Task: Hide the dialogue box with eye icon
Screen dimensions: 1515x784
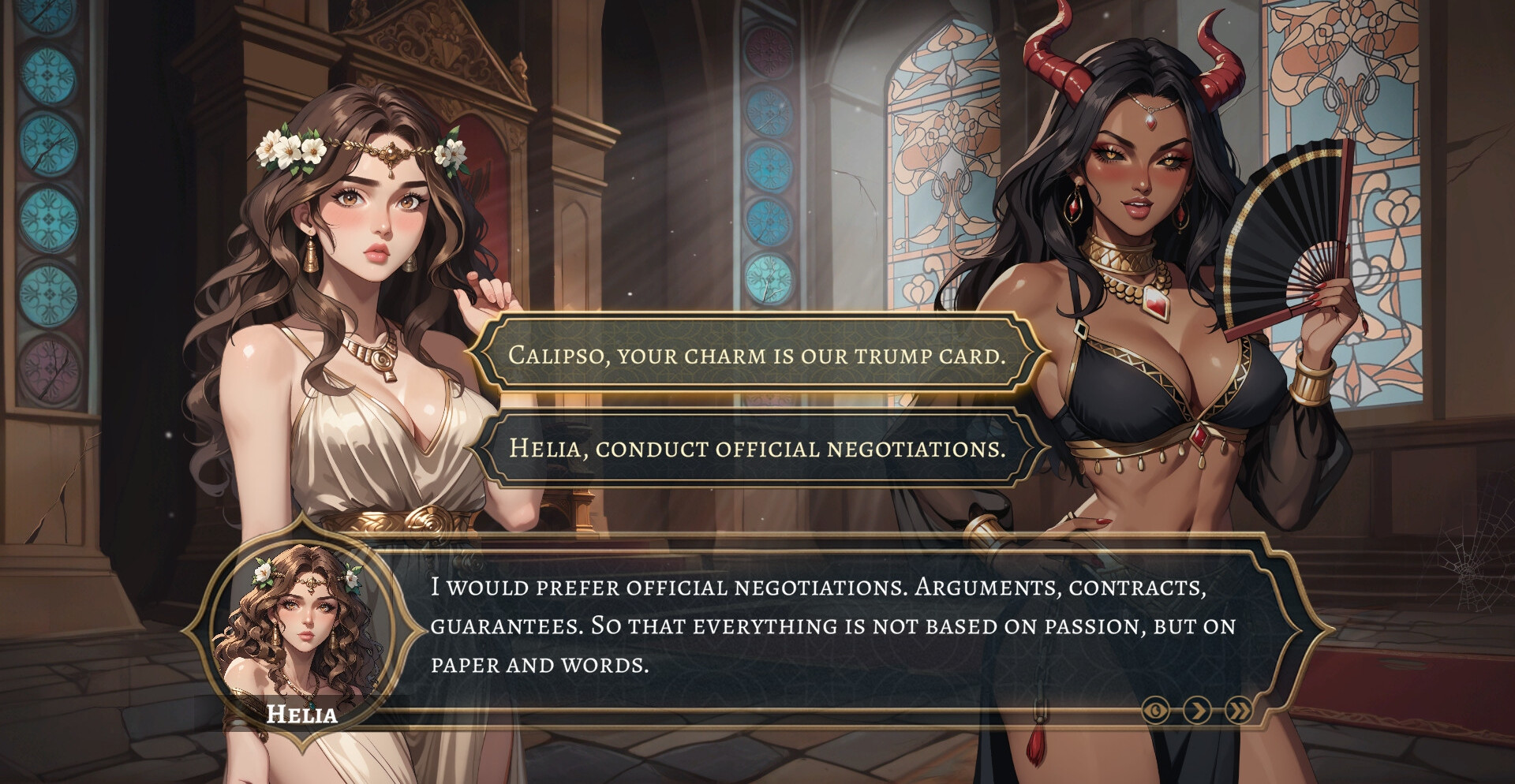Action: (x=1156, y=711)
